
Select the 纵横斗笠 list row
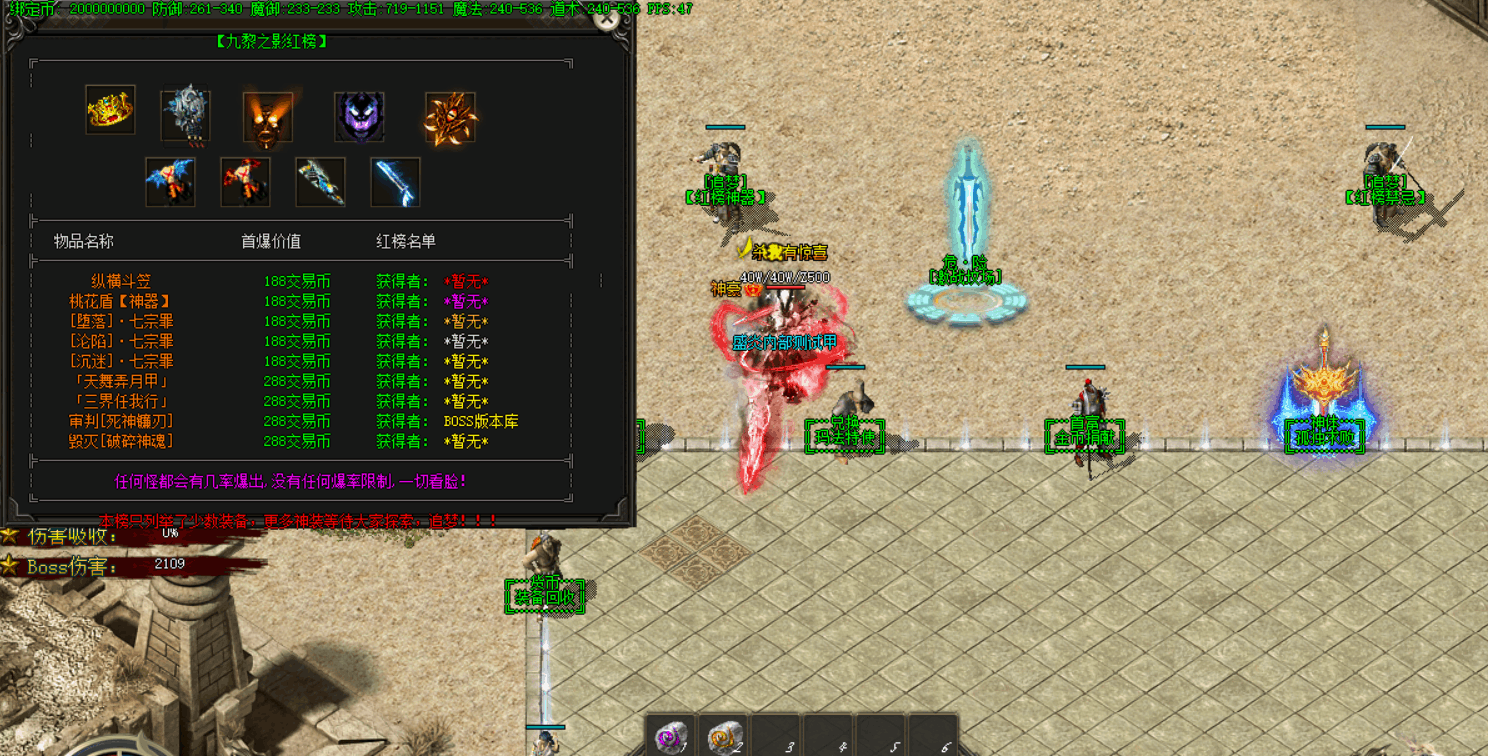tap(121, 282)
